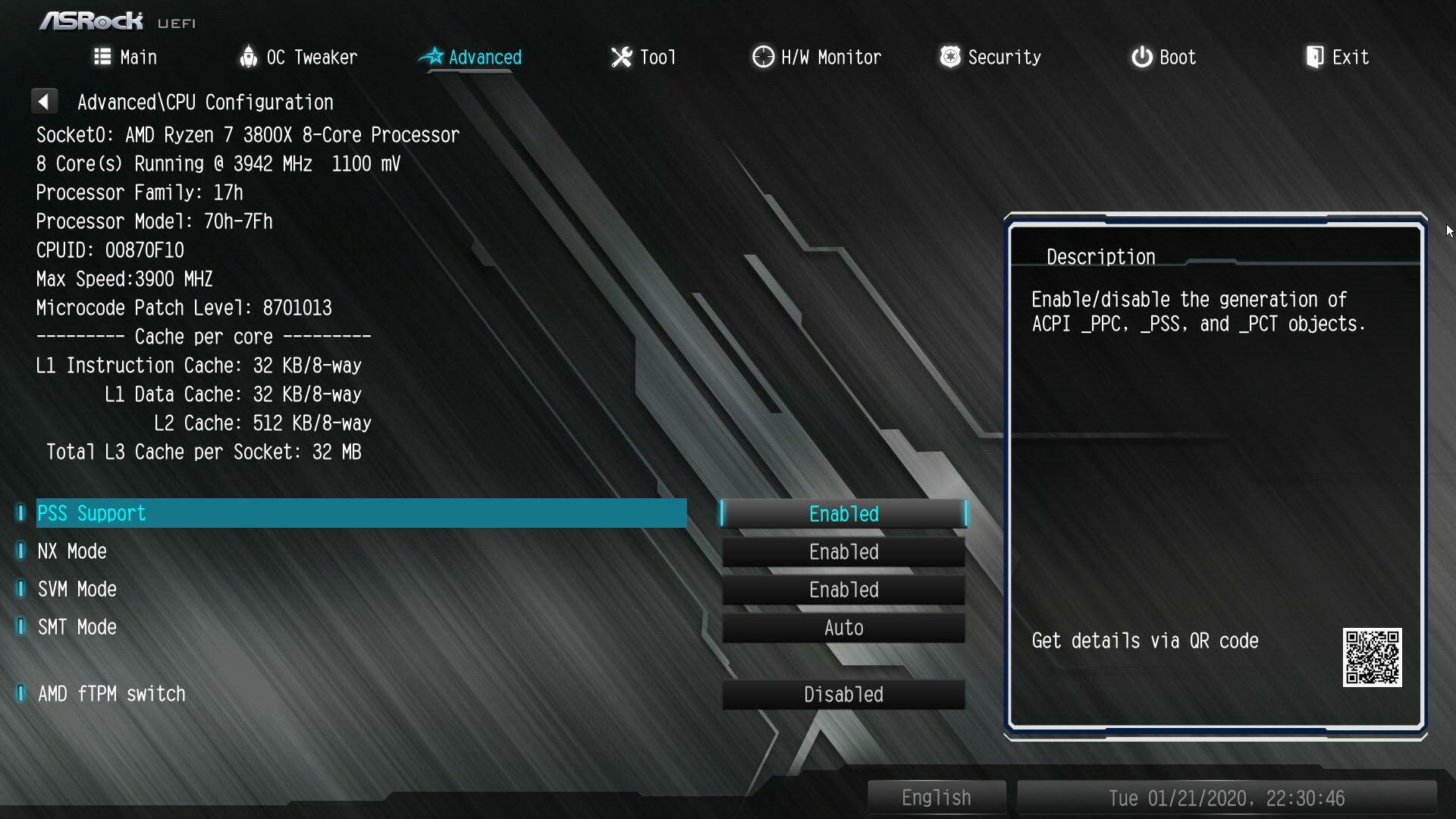Open the OC Tweaker tab
The width and height of the screenshot is (1456, 819).
point(298,57)
